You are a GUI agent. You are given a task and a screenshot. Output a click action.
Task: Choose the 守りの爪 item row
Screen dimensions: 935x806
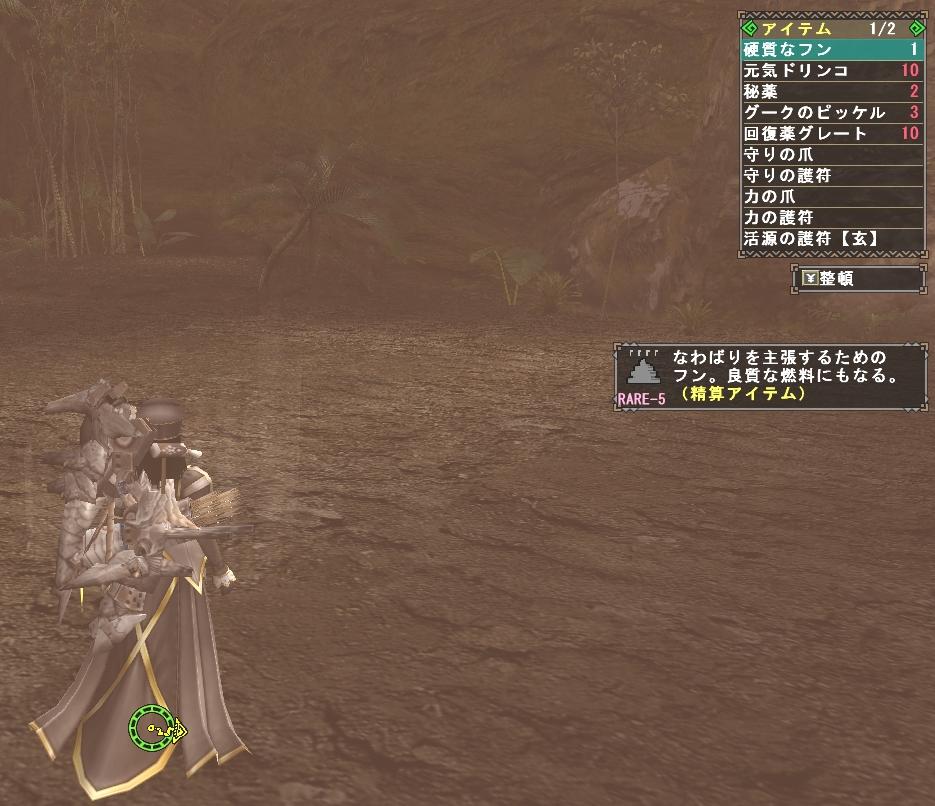coord(831,155)
